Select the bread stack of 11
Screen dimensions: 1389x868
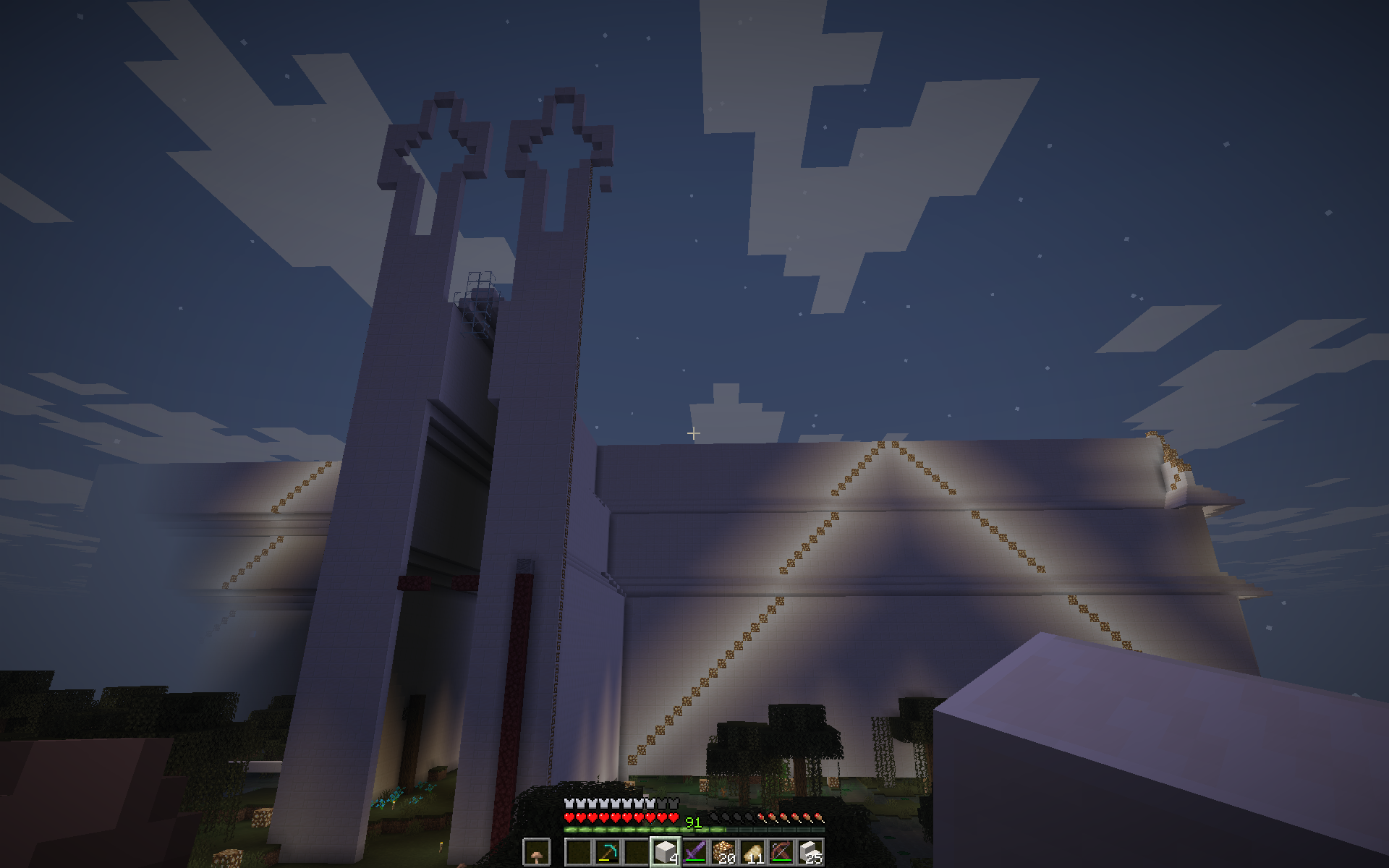coord(753,852)
